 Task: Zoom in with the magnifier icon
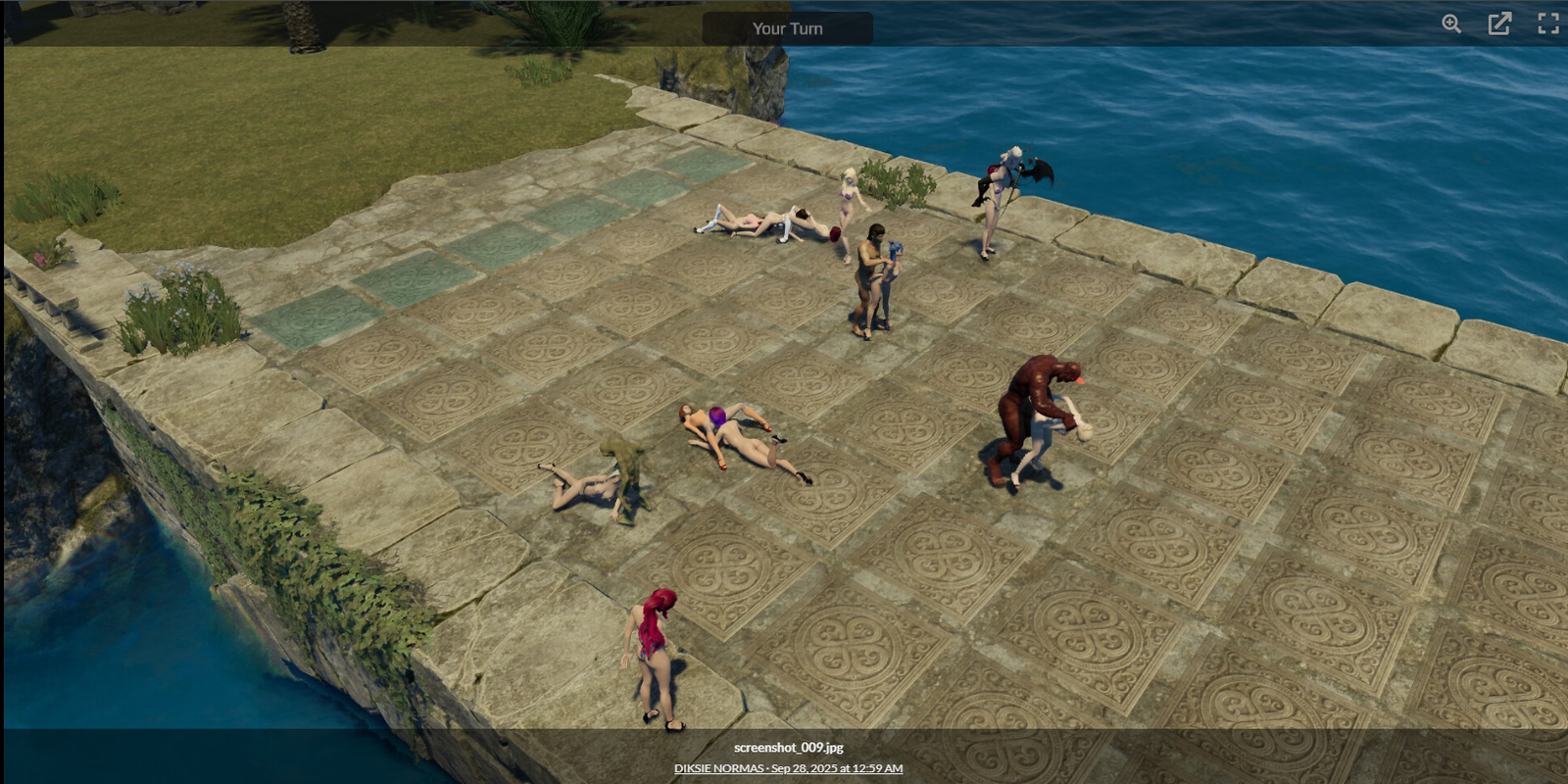(x=1451, y=24)
